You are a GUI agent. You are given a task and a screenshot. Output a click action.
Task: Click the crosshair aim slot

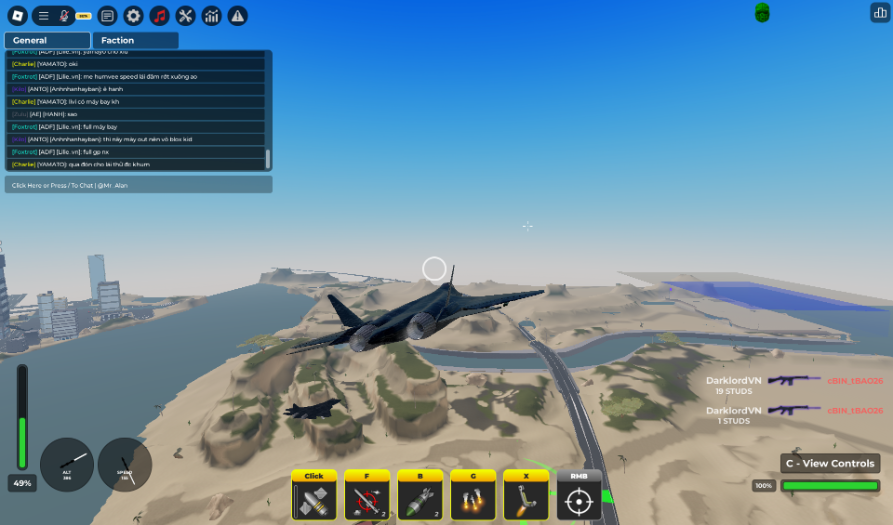pos(579,499)
